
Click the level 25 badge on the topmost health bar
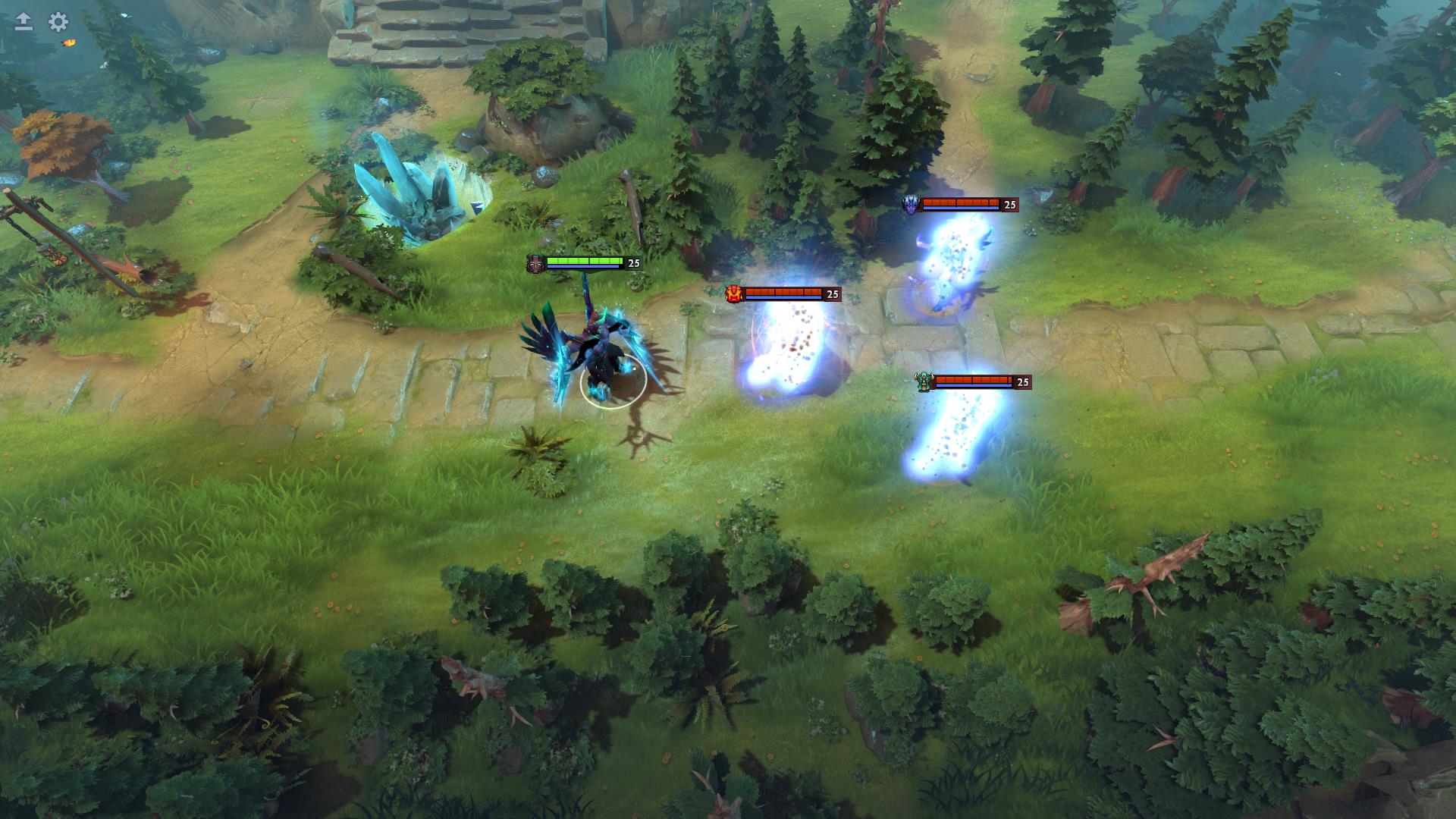1009,204
